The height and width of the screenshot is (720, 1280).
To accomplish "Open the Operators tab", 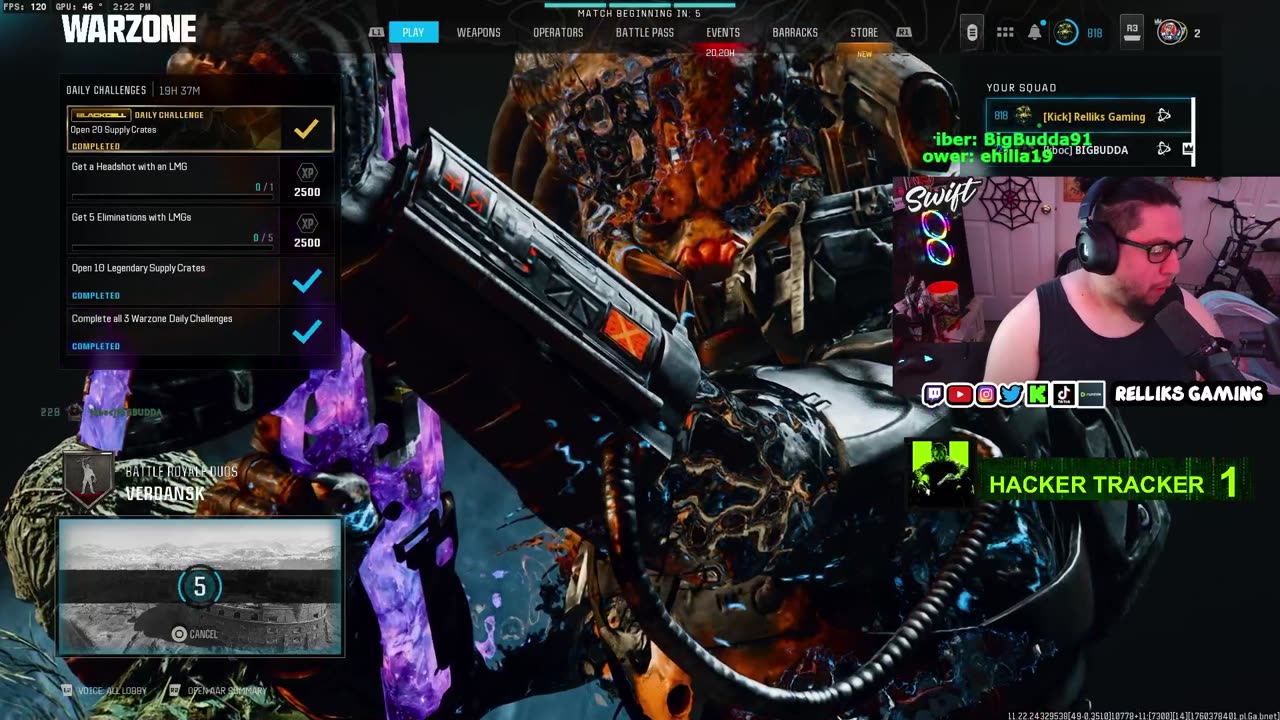I will pyautogui.click(x=558, y=33).
